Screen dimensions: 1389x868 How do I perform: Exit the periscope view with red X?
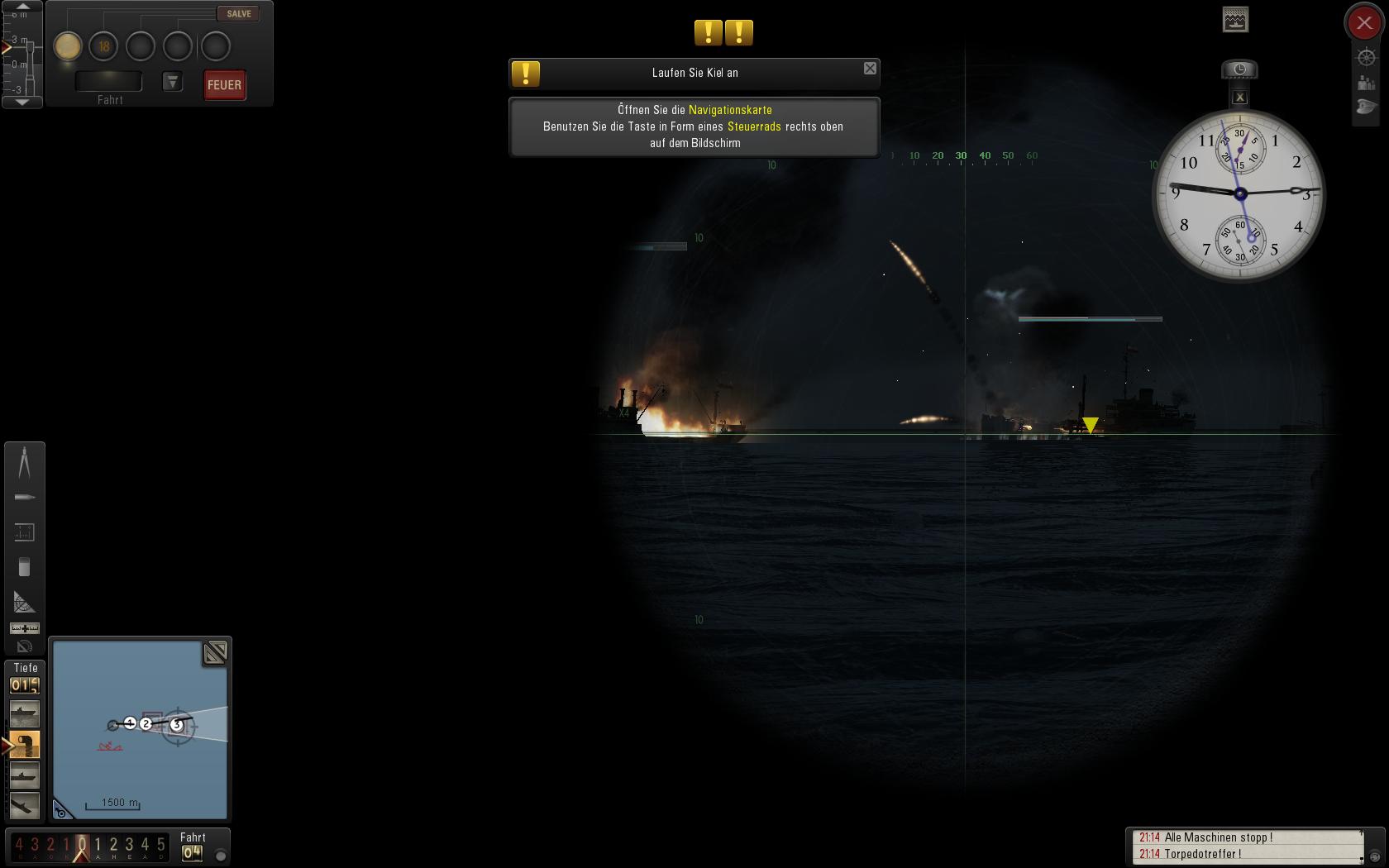tap(1364, 23)
